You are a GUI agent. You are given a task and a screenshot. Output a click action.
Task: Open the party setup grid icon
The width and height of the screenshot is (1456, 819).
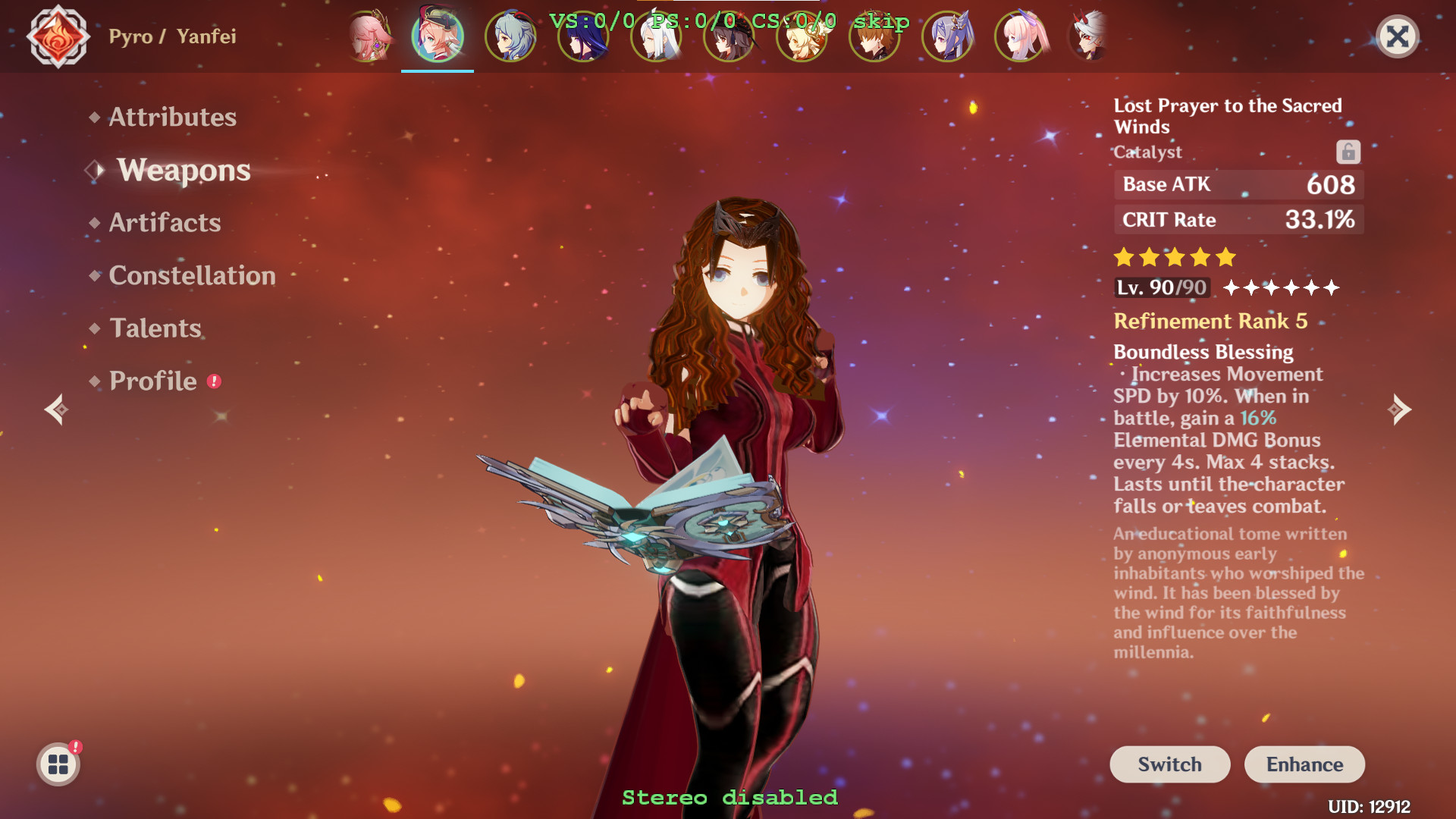[x=58, y=764]
